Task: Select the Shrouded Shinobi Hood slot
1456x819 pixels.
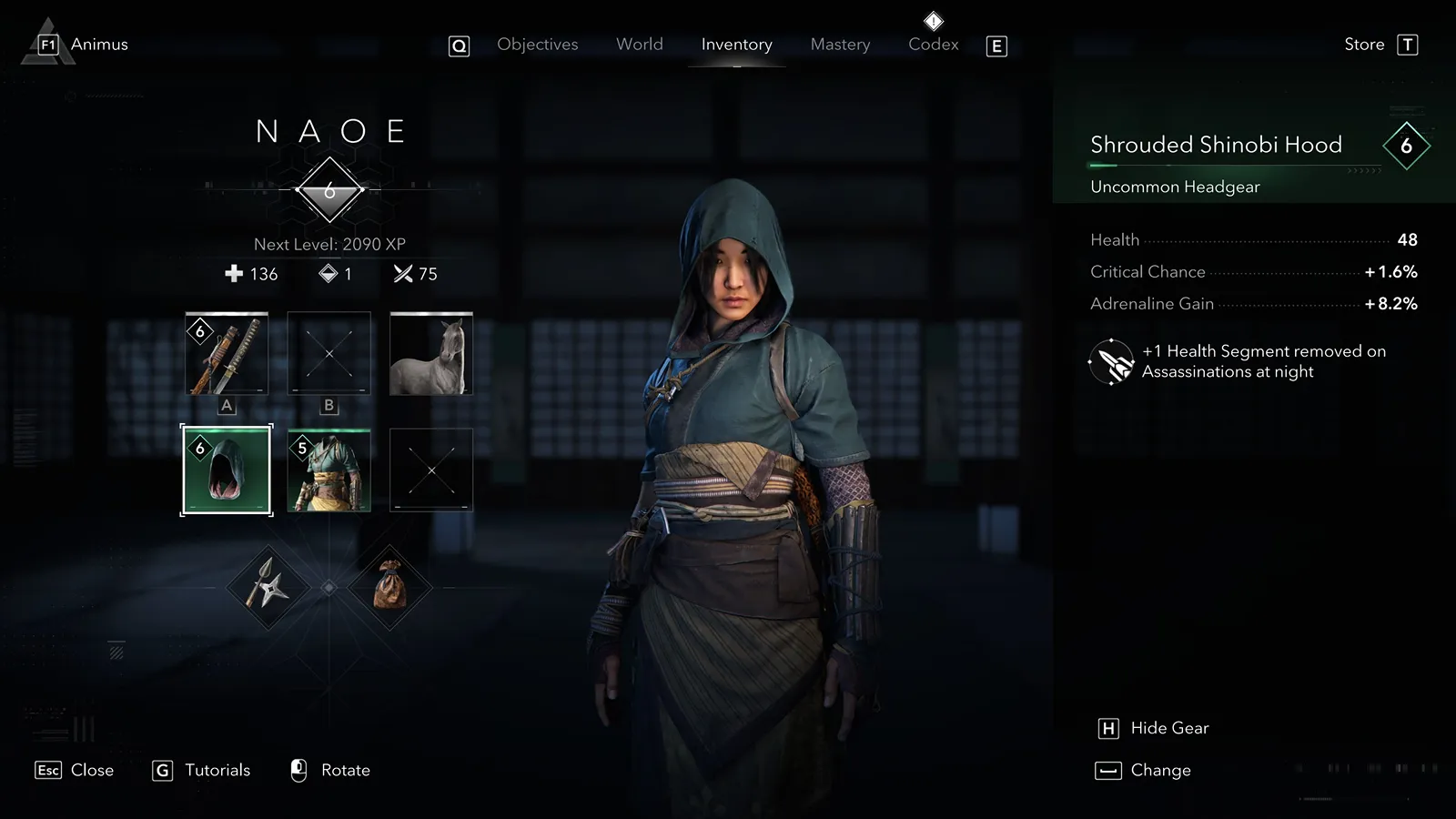Action: pyautogui.click(x=227, y=470)
